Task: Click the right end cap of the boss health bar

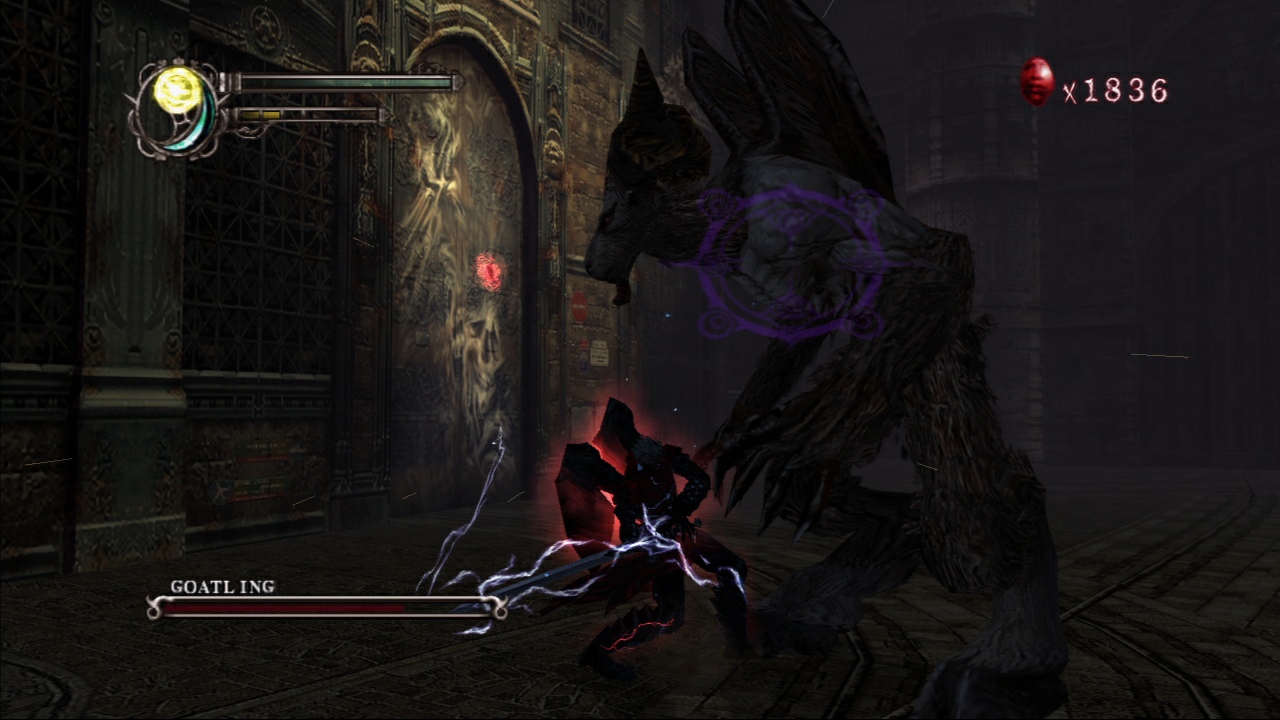Action: pos(498,607)
